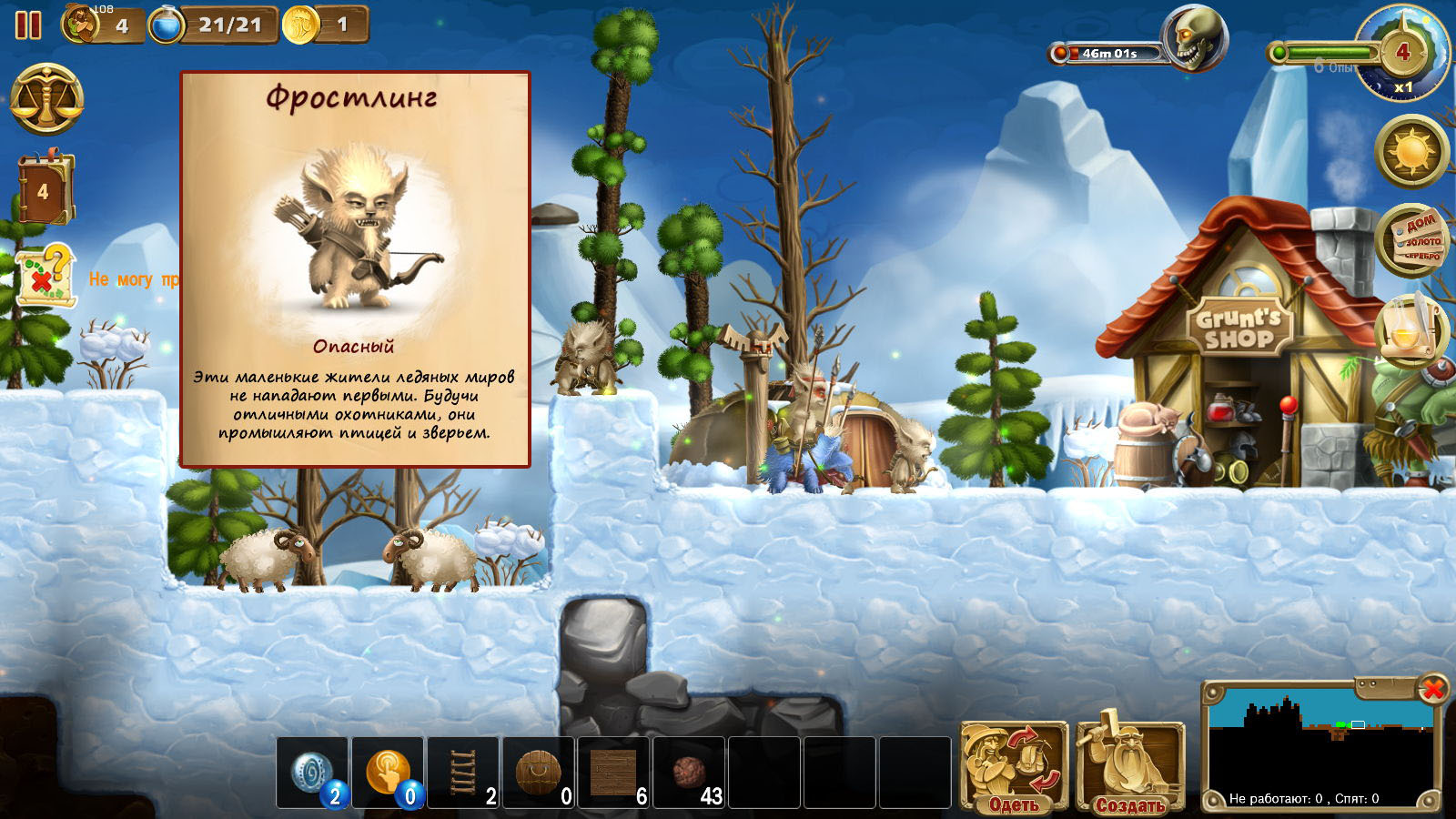
Task: Select the blue portal spell slot
Action: click(x=312, y=773)
